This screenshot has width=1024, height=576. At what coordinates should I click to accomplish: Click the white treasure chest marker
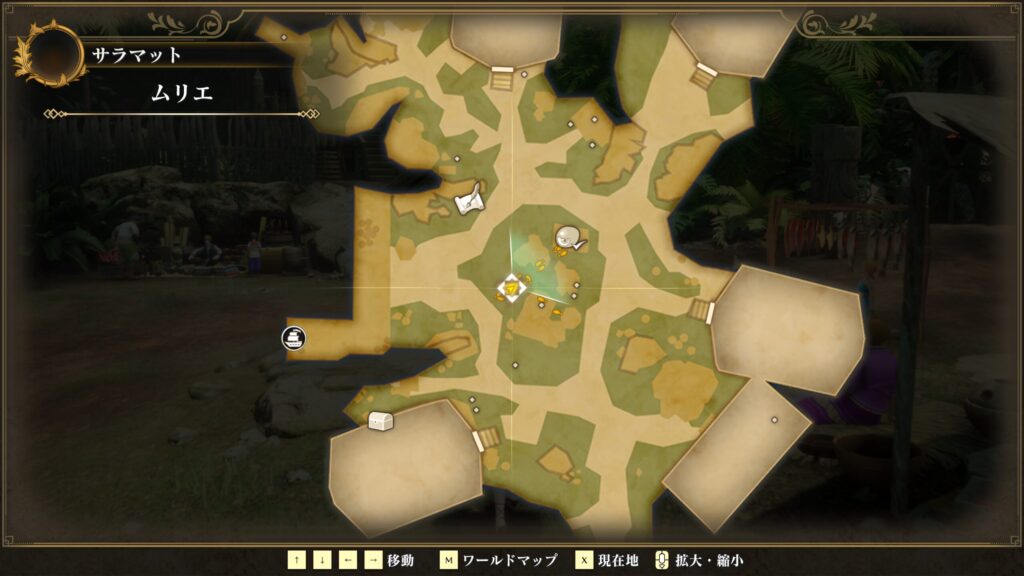(x=380, y=421)
